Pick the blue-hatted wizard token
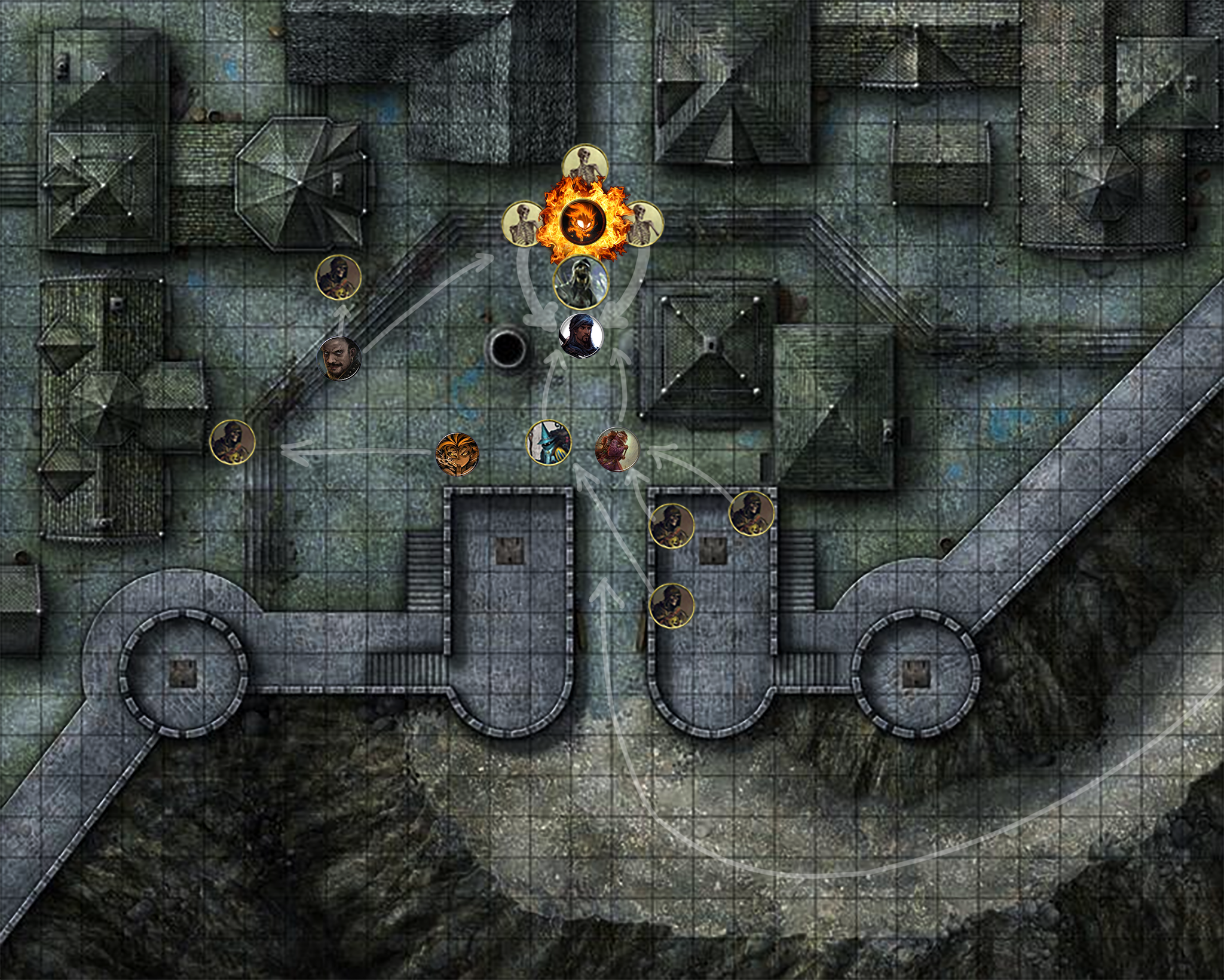The width and height of the screenshot is (1224, 980). tap(549, 443)
